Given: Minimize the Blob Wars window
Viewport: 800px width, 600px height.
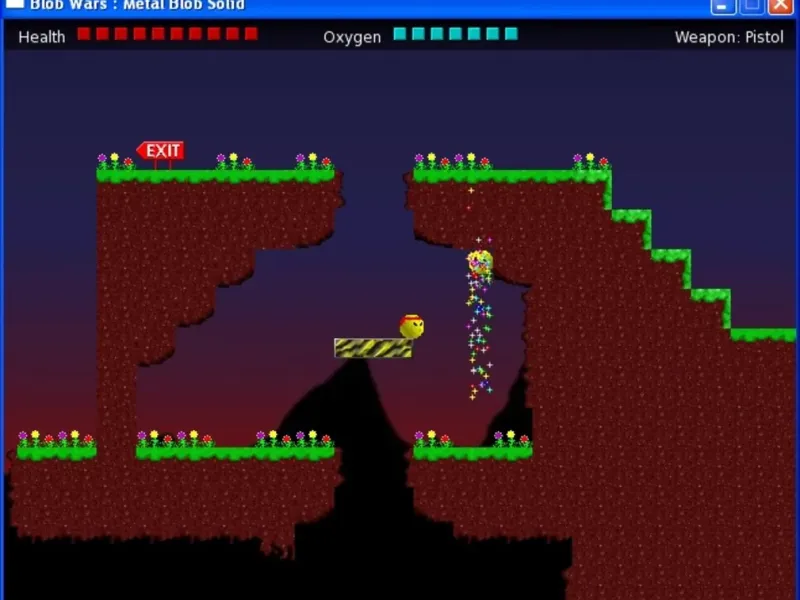Looking at the screenshot, I should [x=724, y=6].
